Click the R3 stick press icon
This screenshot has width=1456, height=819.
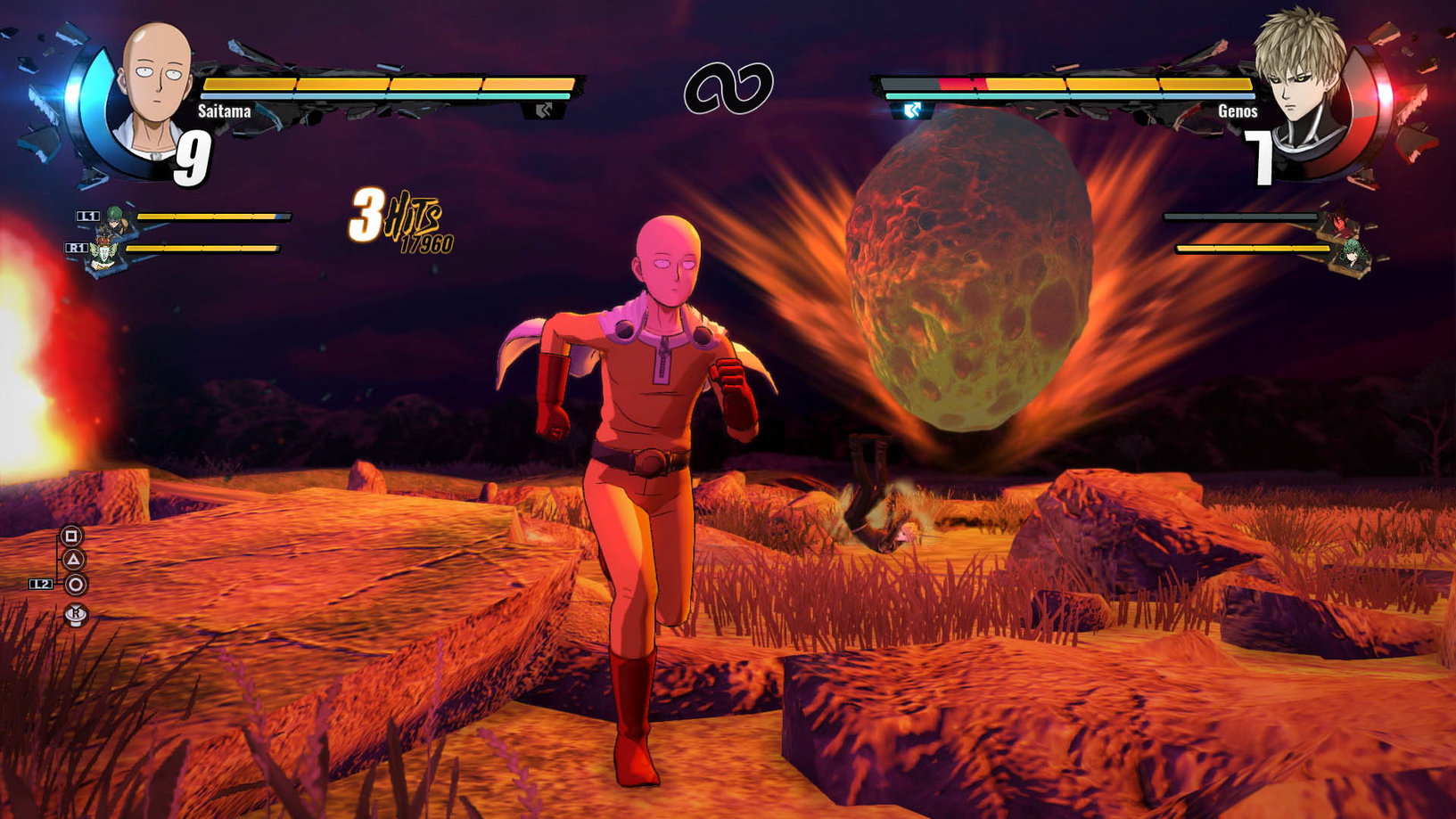(76, 615)
